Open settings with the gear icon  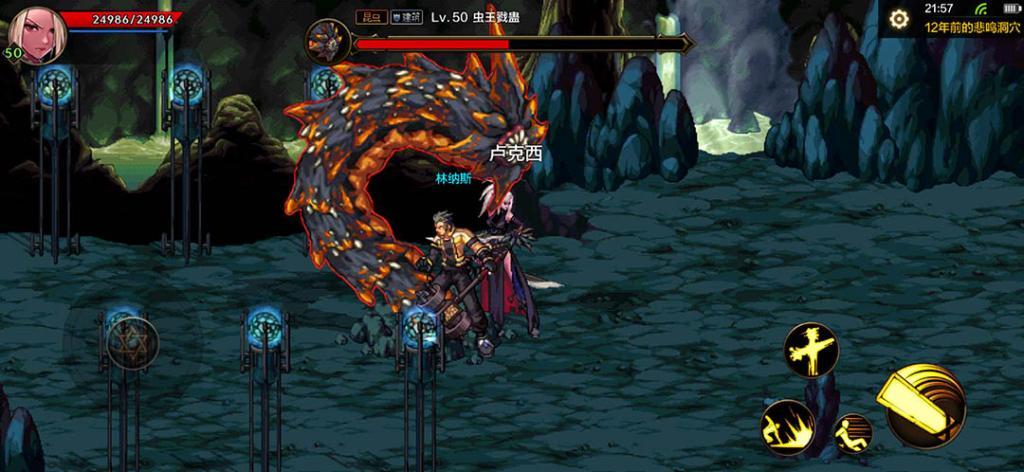tap(899, 18)
